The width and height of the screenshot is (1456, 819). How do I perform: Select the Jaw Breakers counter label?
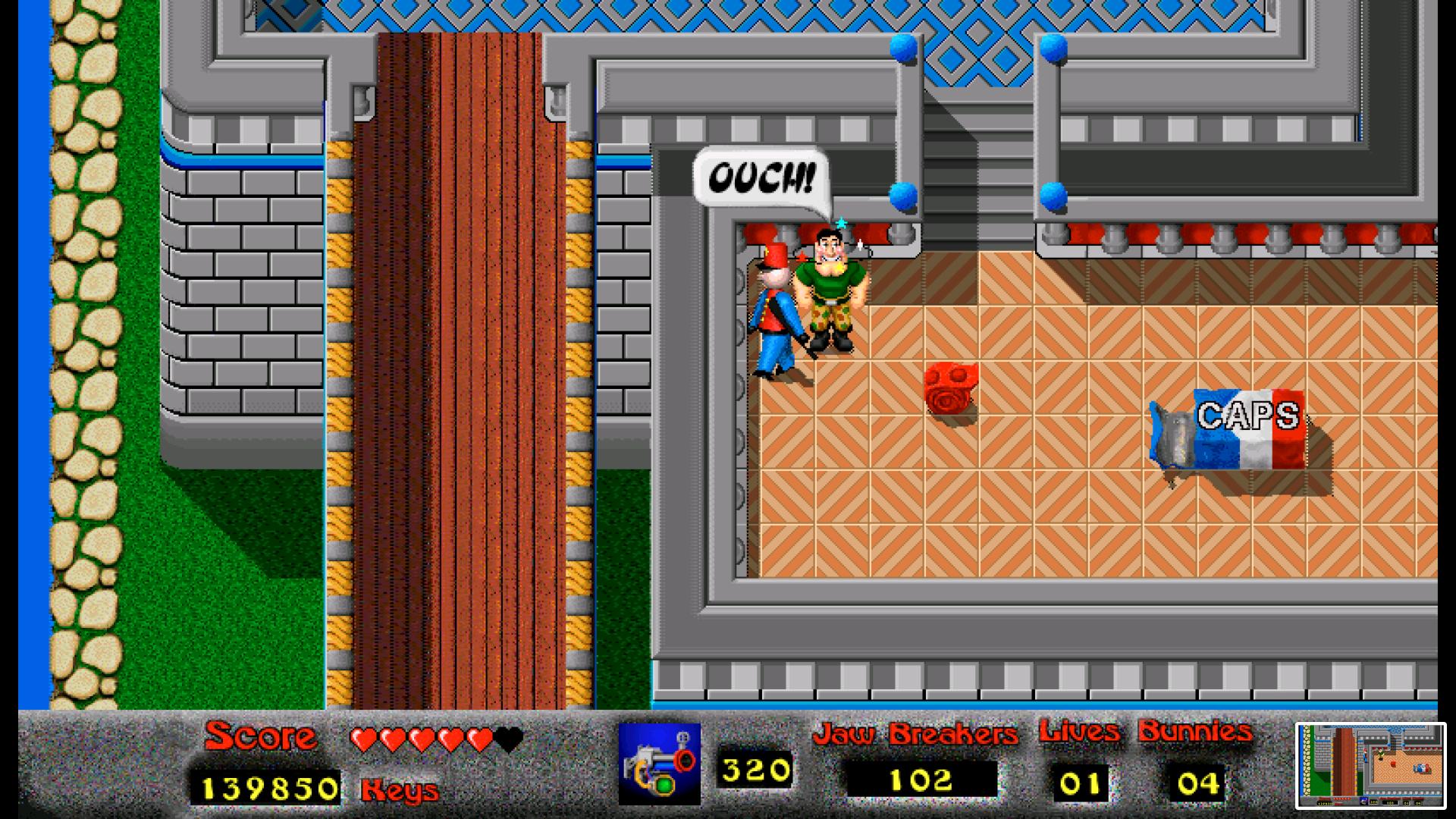click(x=917, y=733)
